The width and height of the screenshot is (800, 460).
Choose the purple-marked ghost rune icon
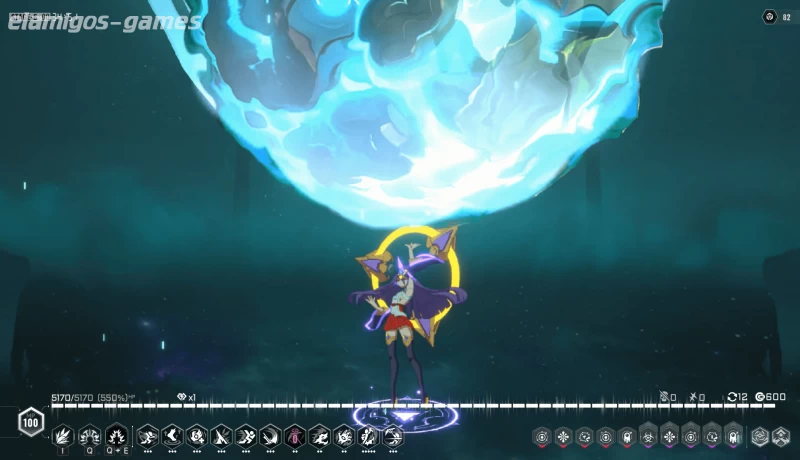pos(734,436)
